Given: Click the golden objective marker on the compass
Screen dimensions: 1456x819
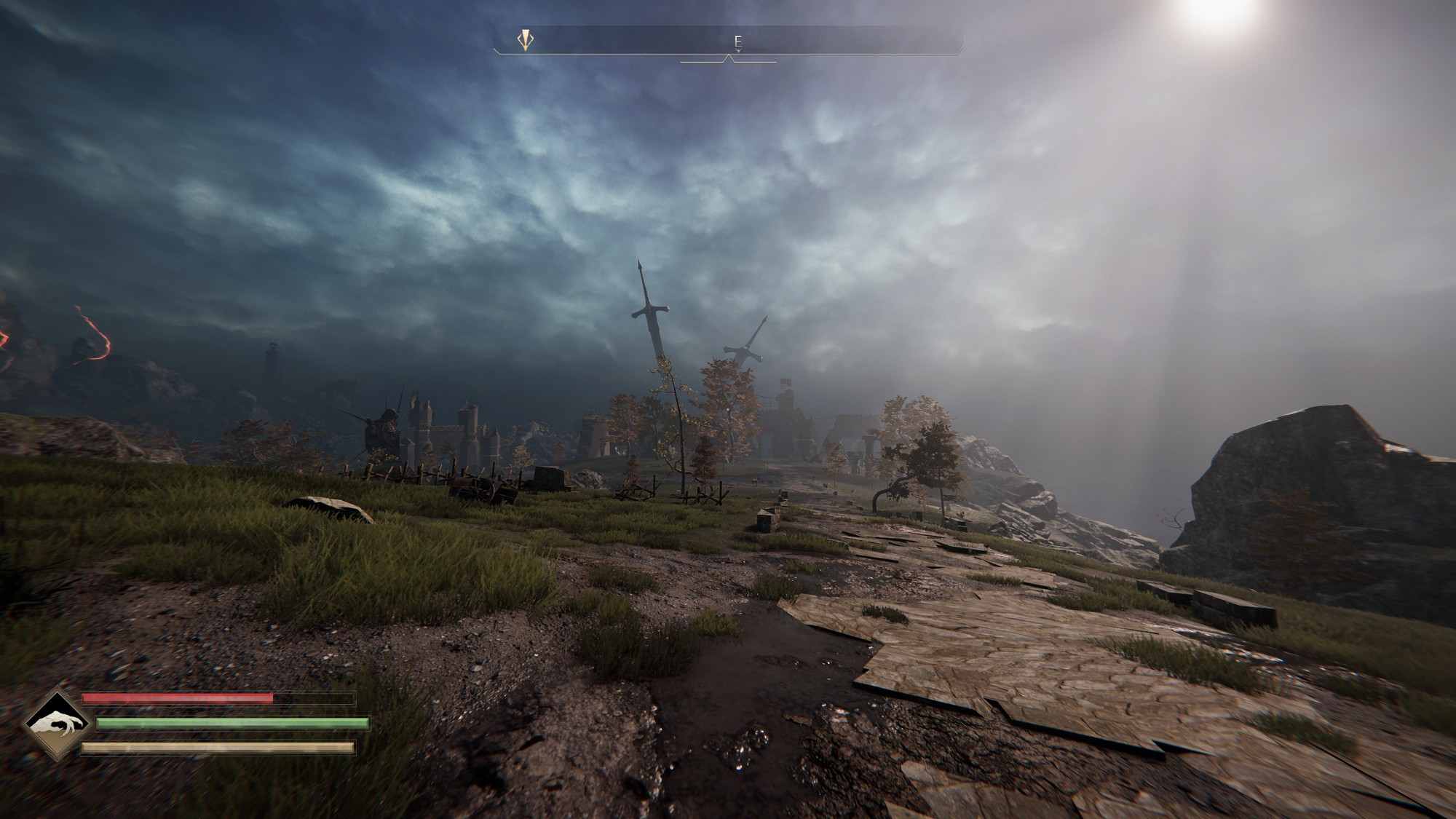Looking at the screenshot, I should [526, 39].
